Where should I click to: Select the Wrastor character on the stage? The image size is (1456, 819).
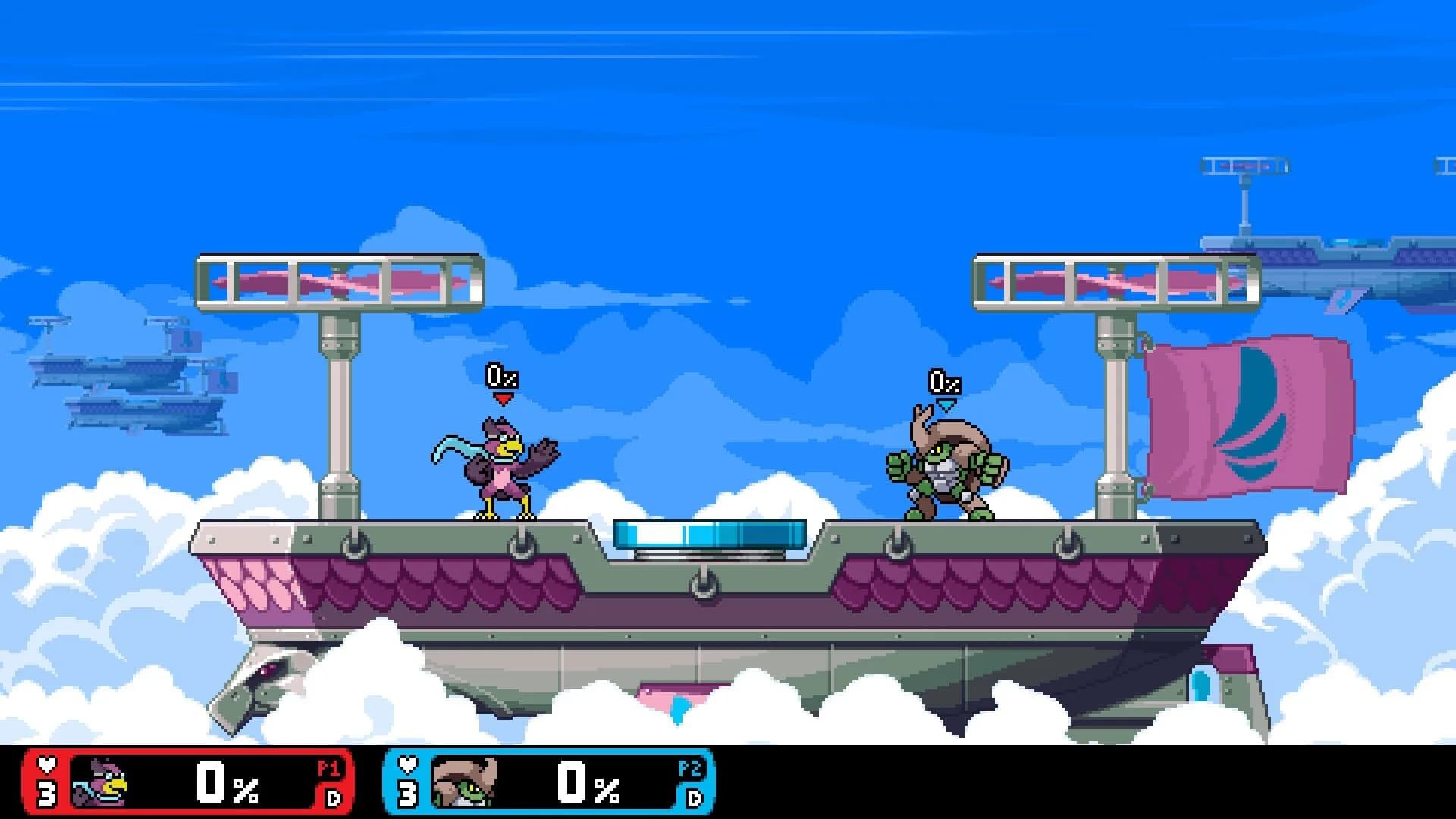tap(500, 470)
